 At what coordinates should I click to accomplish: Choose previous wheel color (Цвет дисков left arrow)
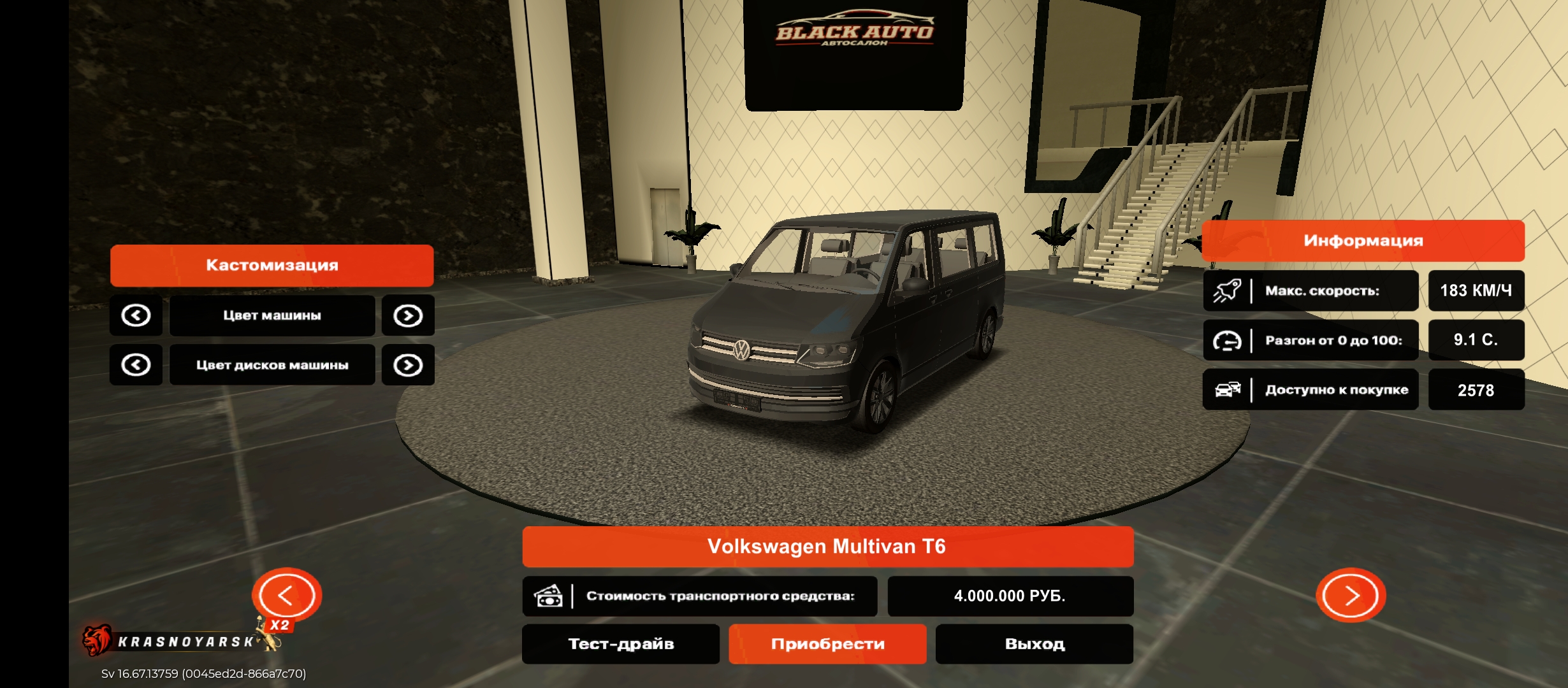point(136,365)
